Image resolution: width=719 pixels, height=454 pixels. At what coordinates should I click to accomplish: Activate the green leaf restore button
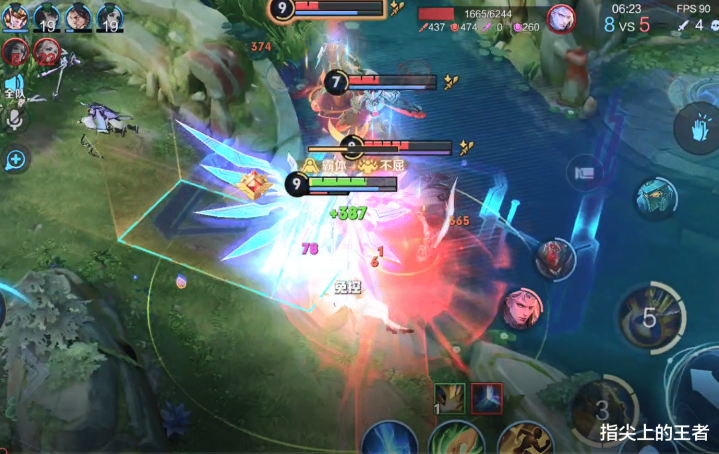pos(454,440)
